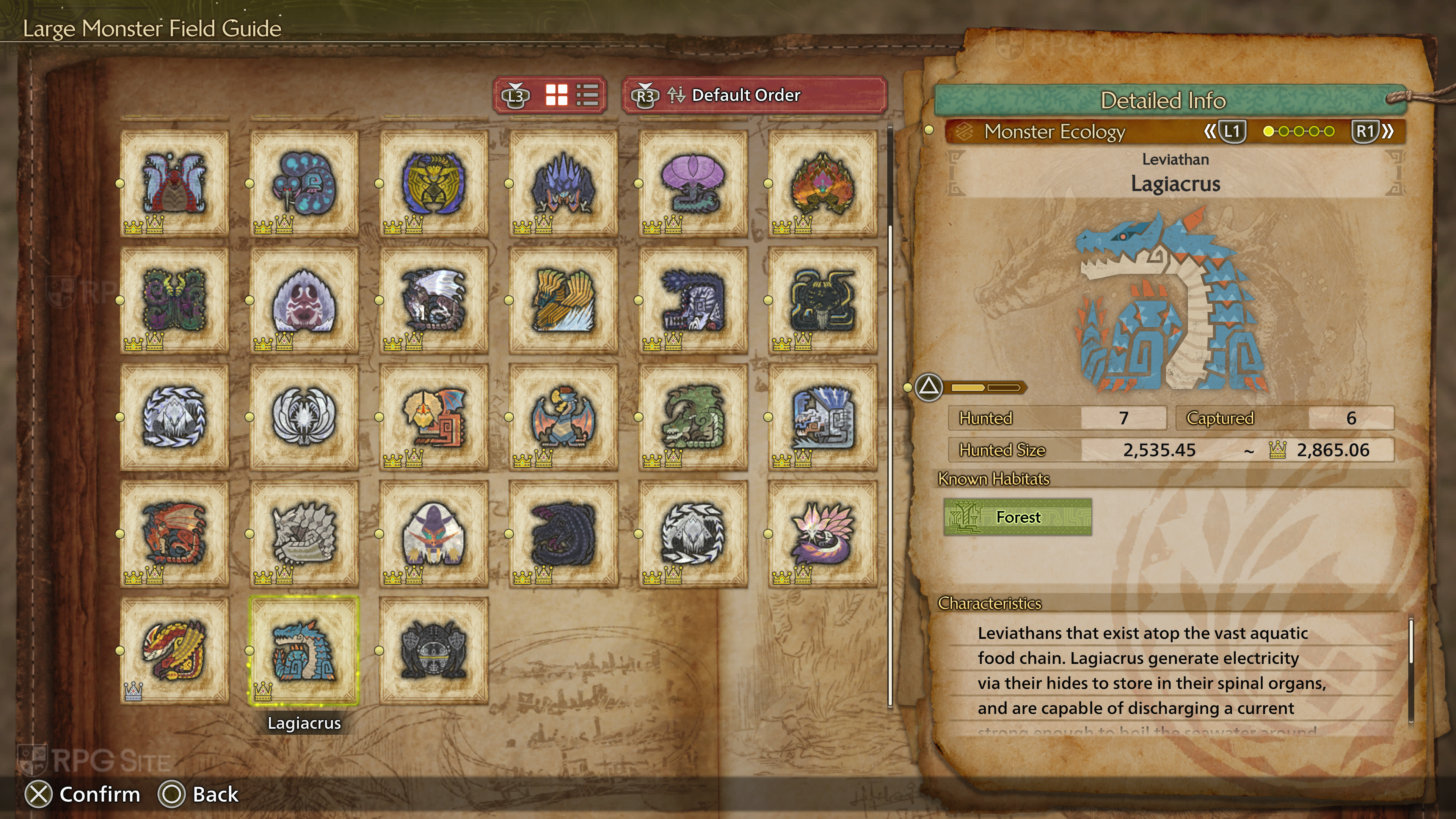Choose the green Rathian monster tile
1456x819 pixels.
click(x=693, y=417)
